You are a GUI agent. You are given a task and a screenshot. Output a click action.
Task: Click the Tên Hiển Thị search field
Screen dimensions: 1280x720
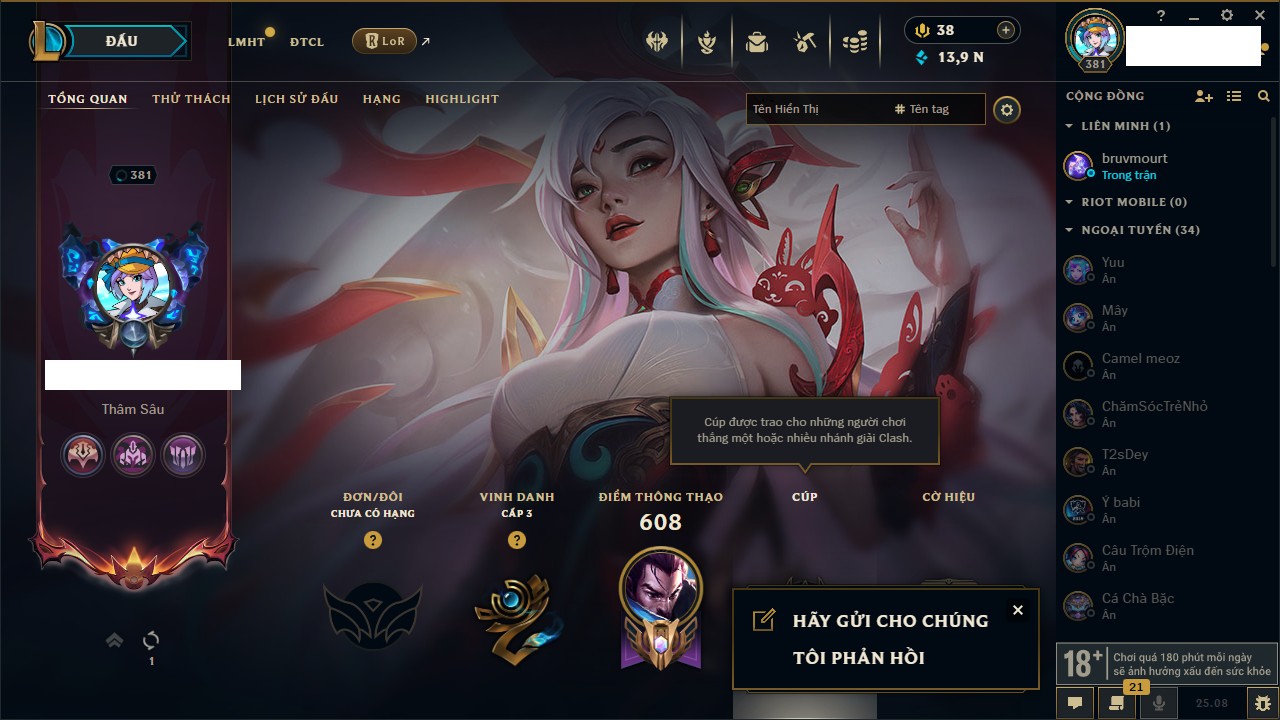tap(815, 109)
